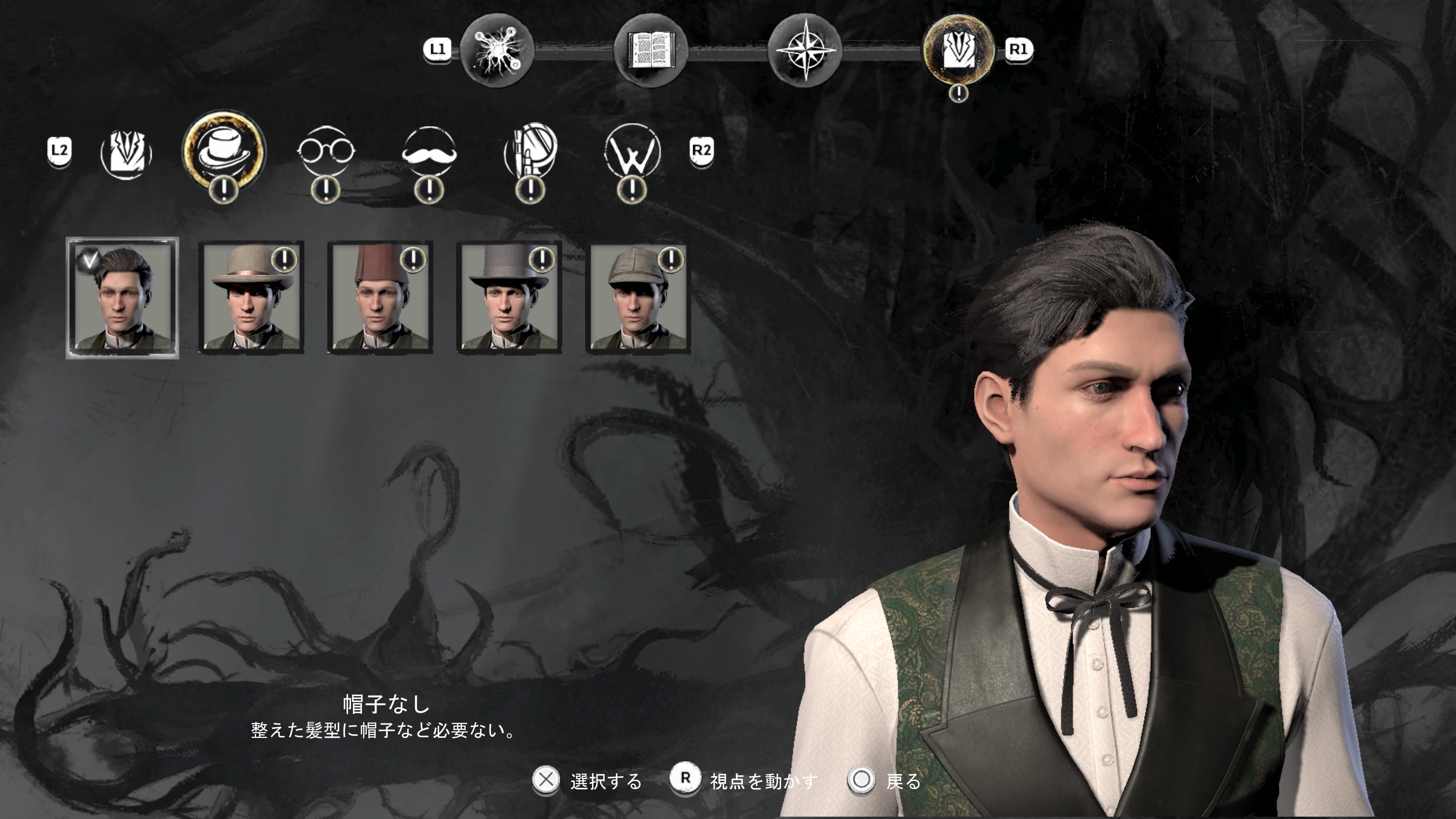Viewport: 1456px width, 819px height.
Task: Choose the no-hat hairstyle portrait
Action: pos(122,297)
